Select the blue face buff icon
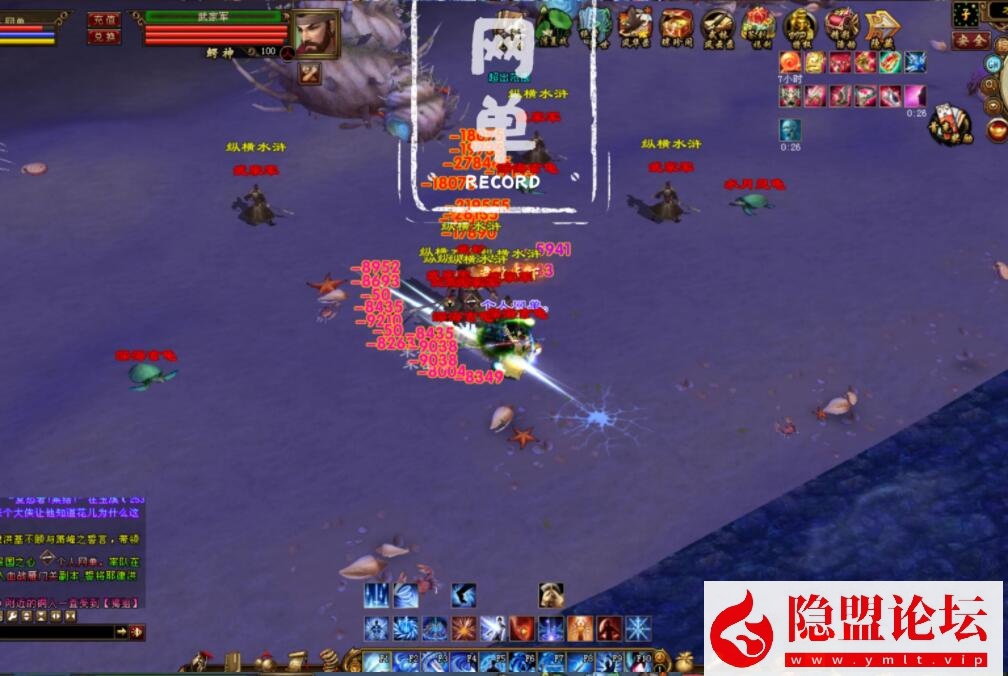 (x=790, y=129)
